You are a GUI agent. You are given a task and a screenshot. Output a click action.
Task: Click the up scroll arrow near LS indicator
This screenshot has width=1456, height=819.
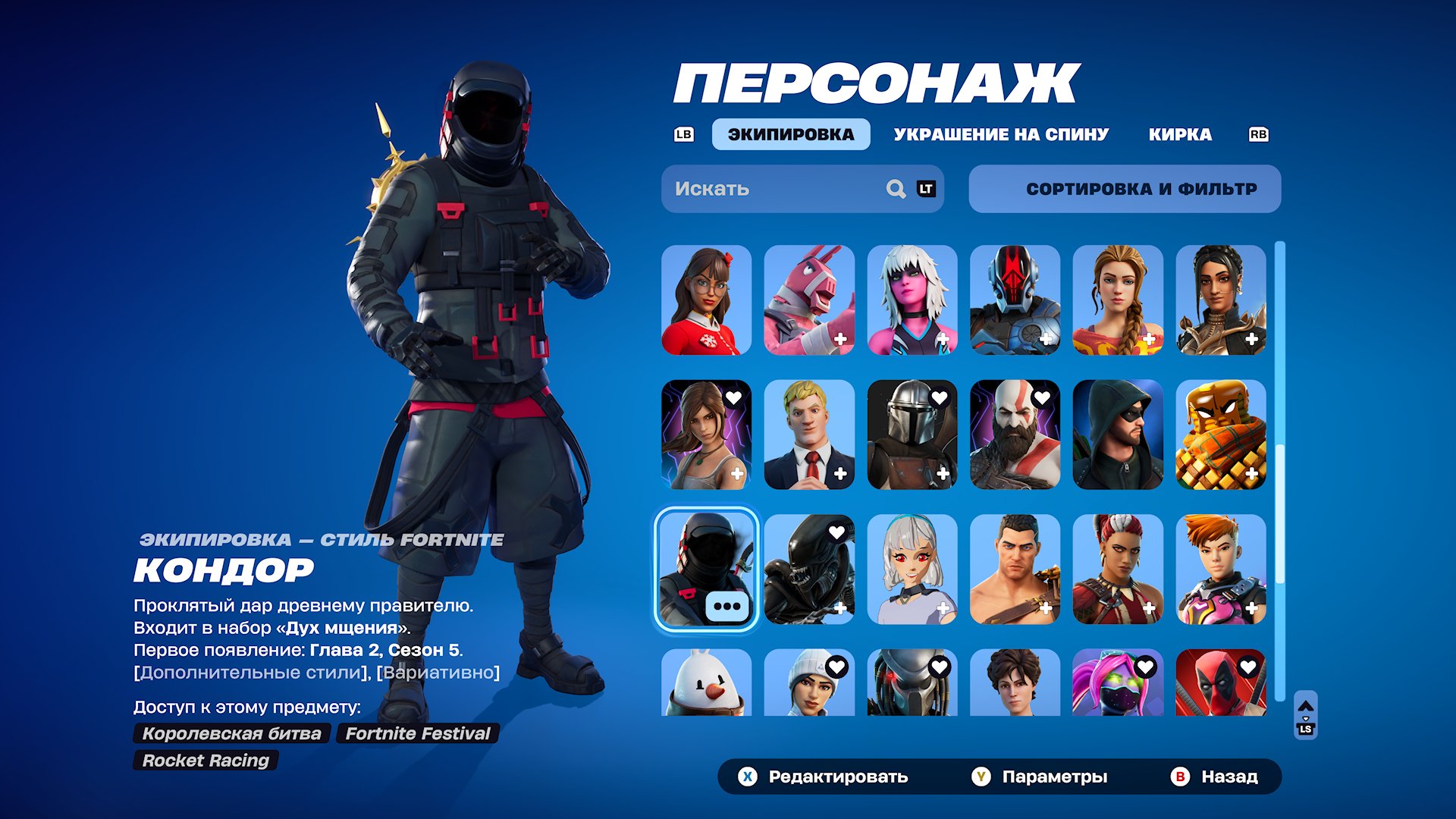[1306, 705]
